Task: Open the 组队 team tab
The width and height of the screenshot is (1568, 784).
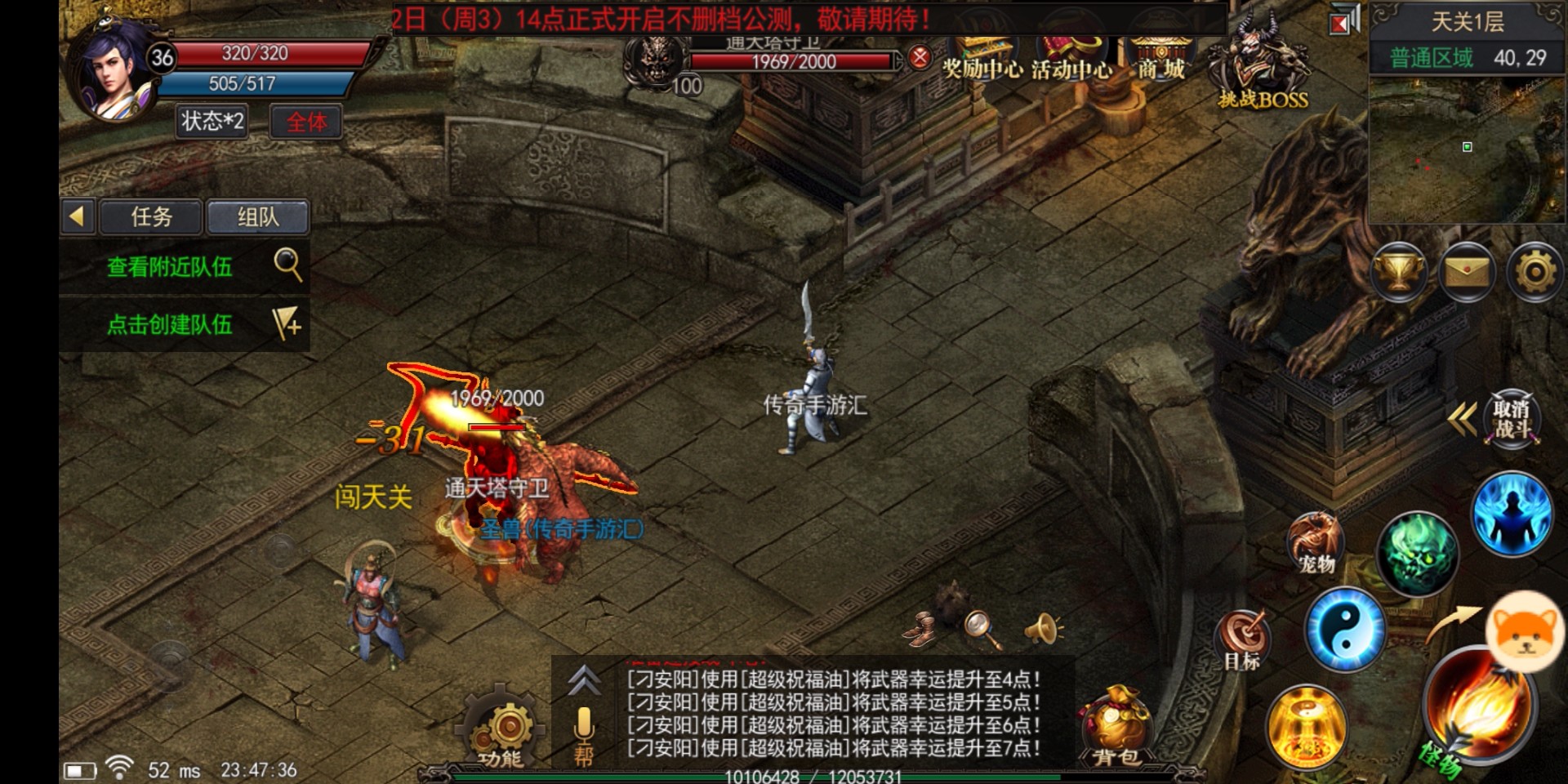Action: click(x=257, y=217)
